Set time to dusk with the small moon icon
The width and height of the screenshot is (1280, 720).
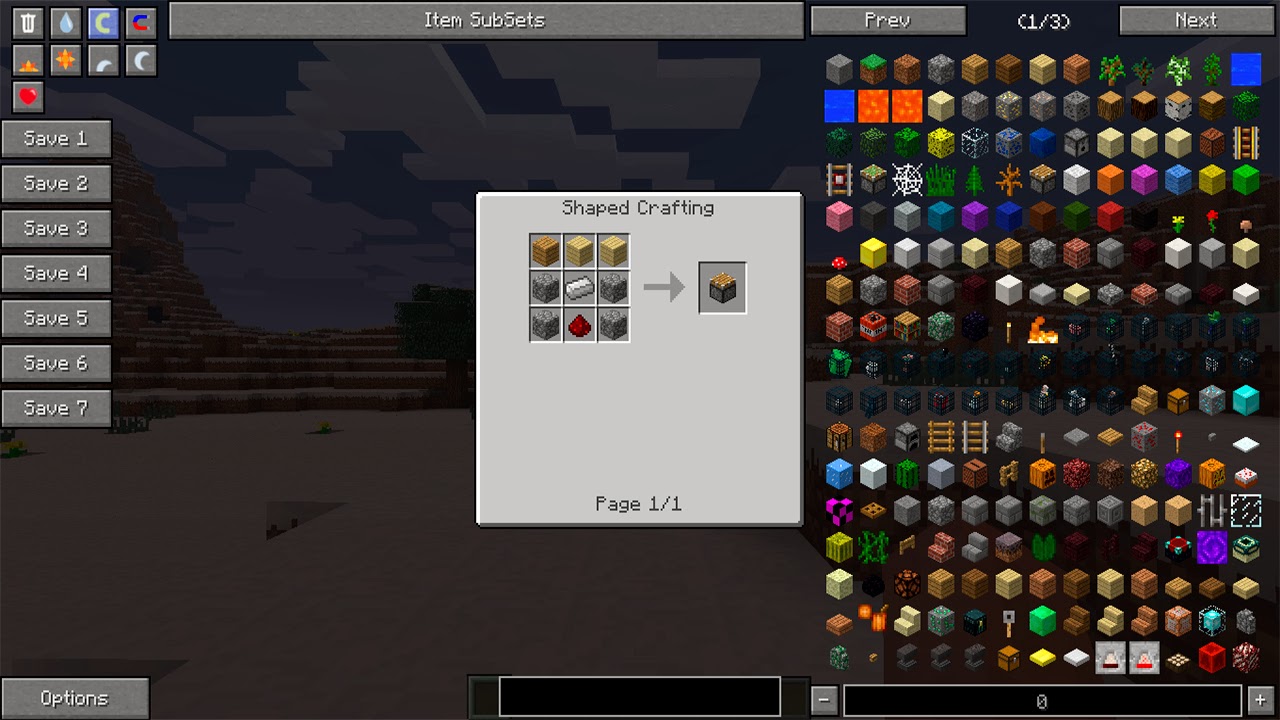[x=103, y=60]
